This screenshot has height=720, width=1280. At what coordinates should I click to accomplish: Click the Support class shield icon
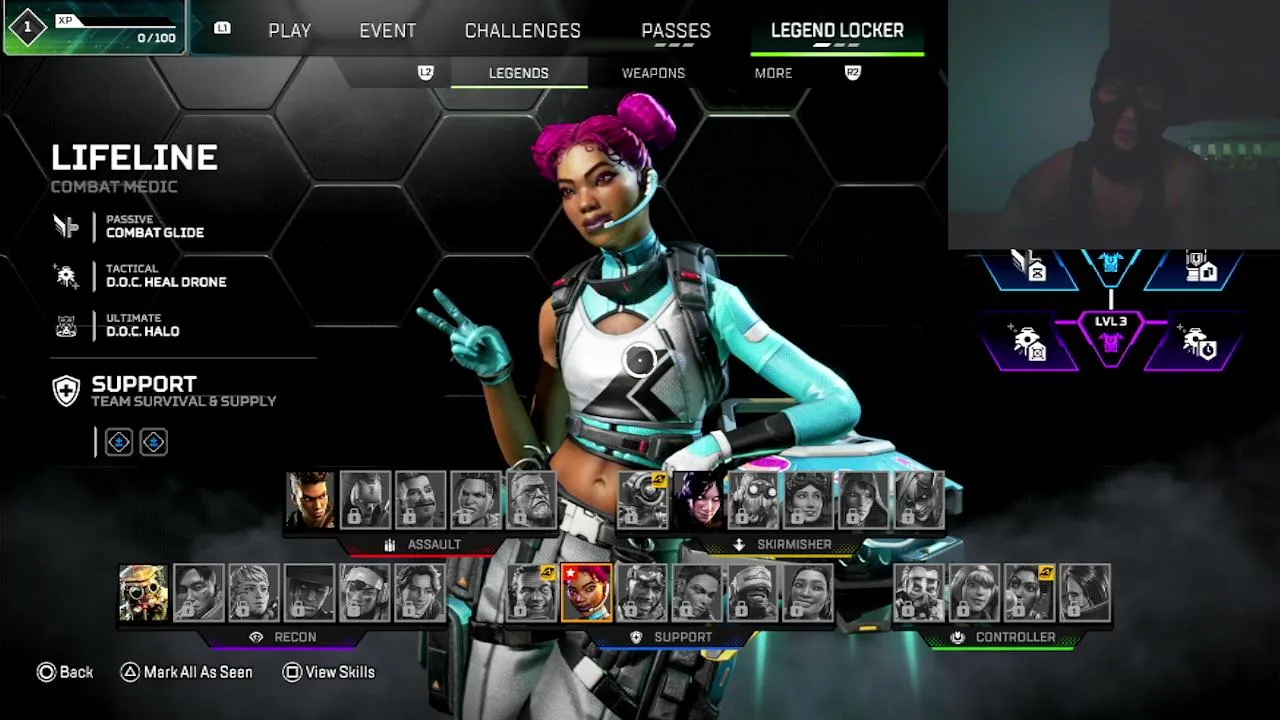click(x=66, y=391)
